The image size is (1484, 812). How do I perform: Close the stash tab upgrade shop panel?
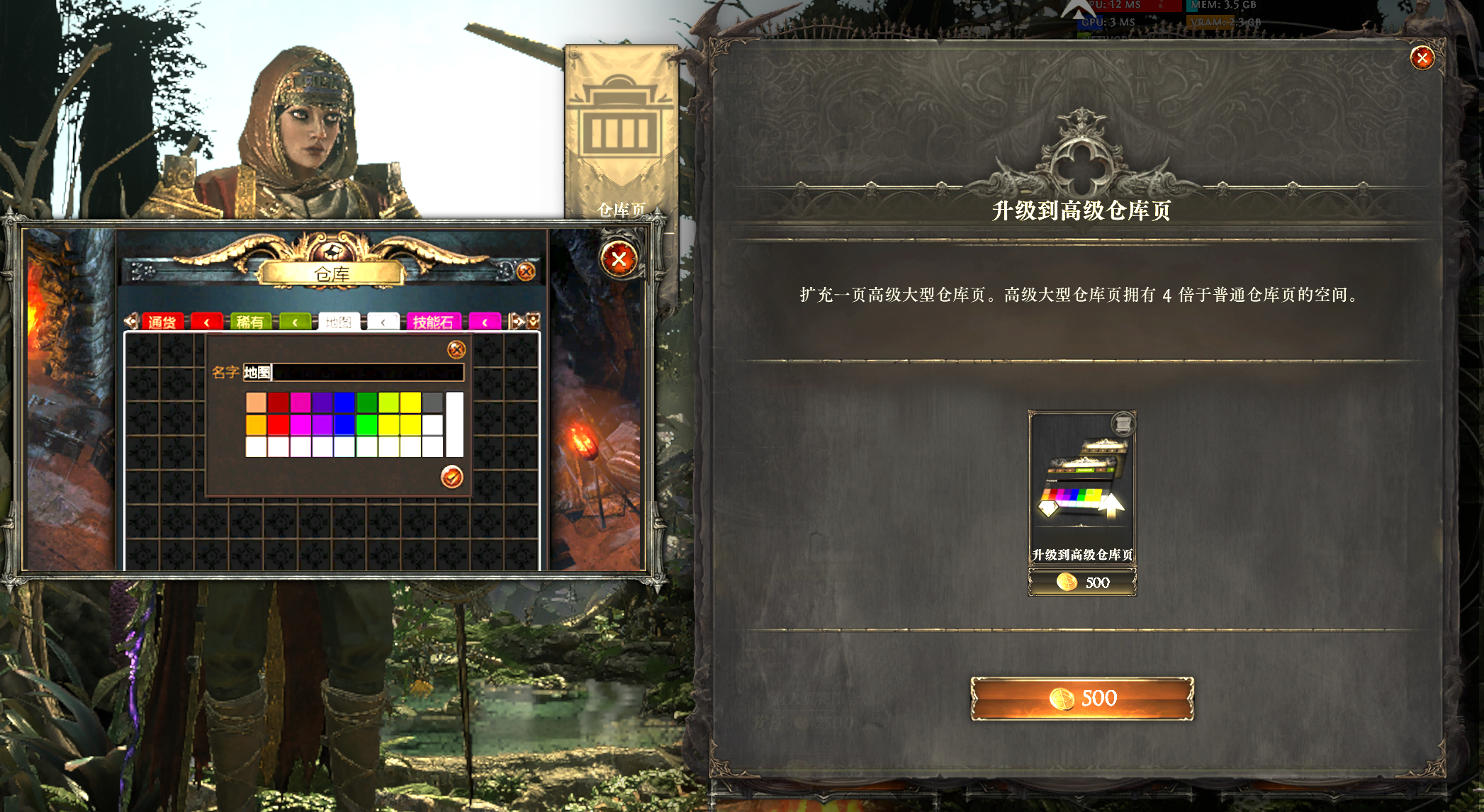coord(1422,58)
